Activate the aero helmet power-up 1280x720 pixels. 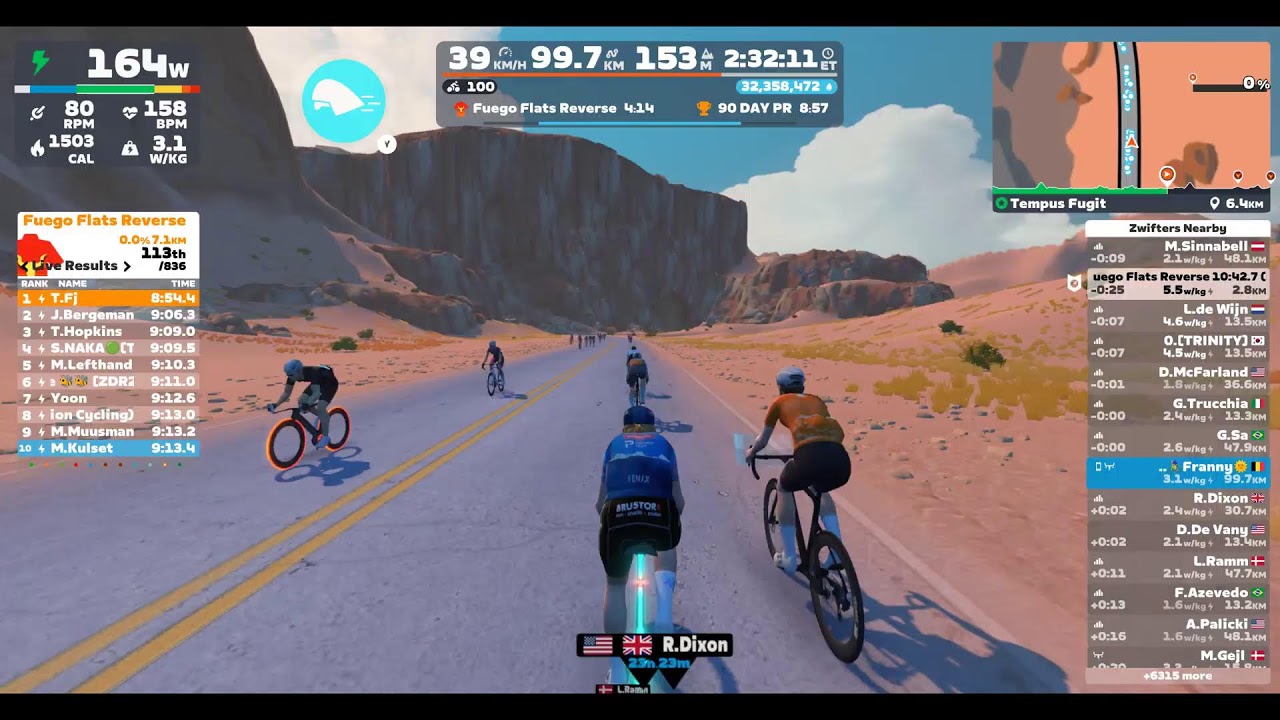click(343, 101)
